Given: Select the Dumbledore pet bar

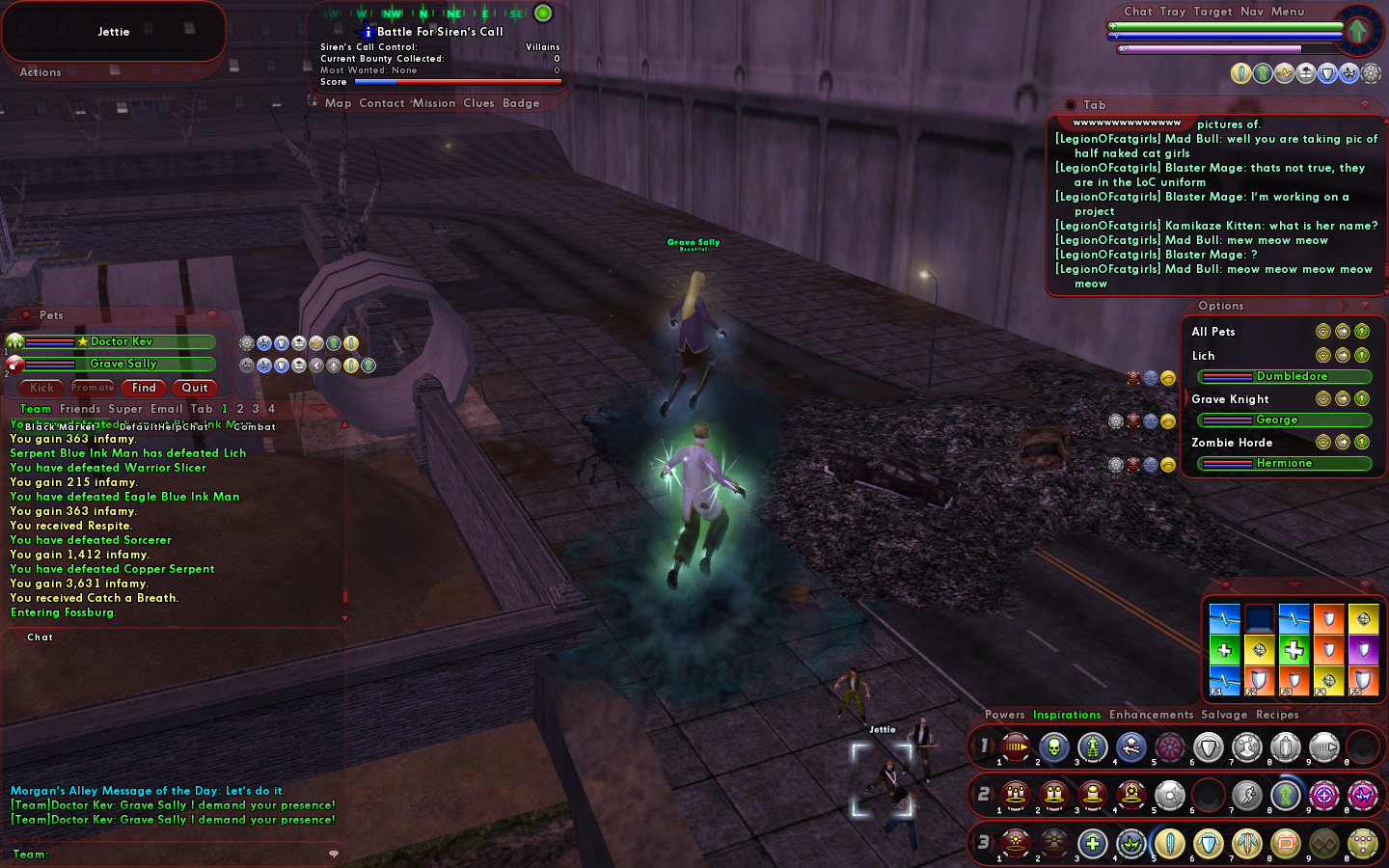Looking at the screenshot, I should click(1284, 376).
